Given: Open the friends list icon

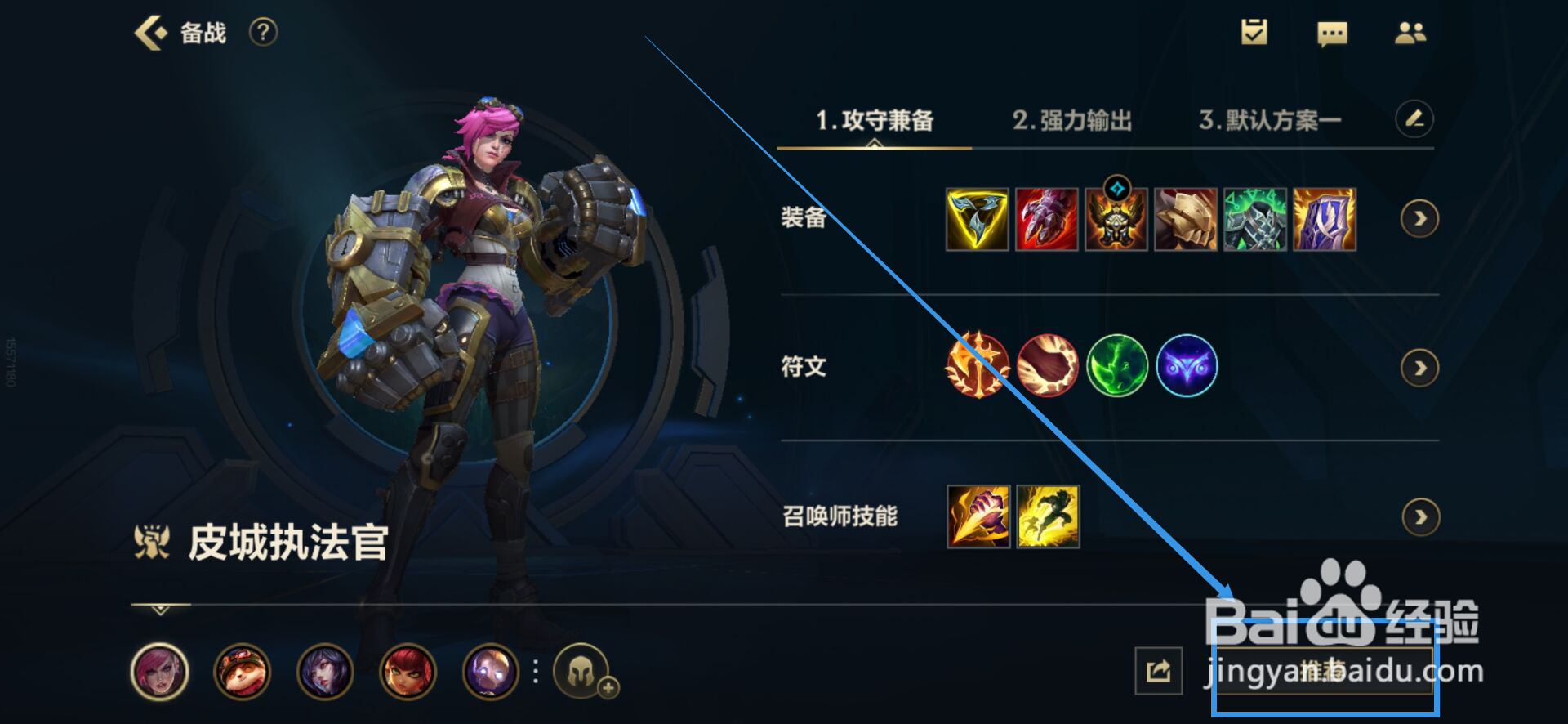Looking at the screenshot, I should click(x=1411, y=34).
